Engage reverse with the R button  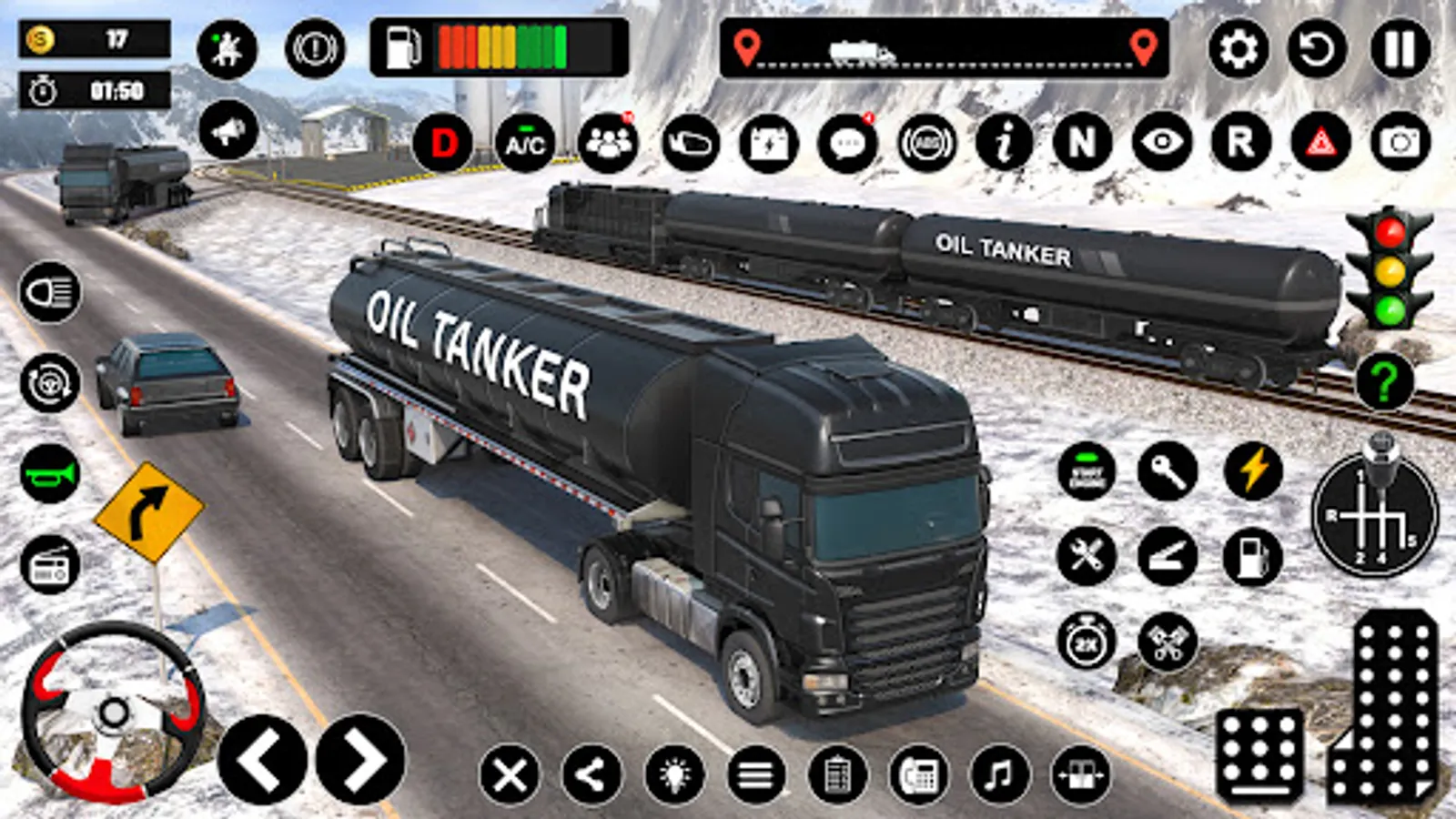[x=1241, y=143]
